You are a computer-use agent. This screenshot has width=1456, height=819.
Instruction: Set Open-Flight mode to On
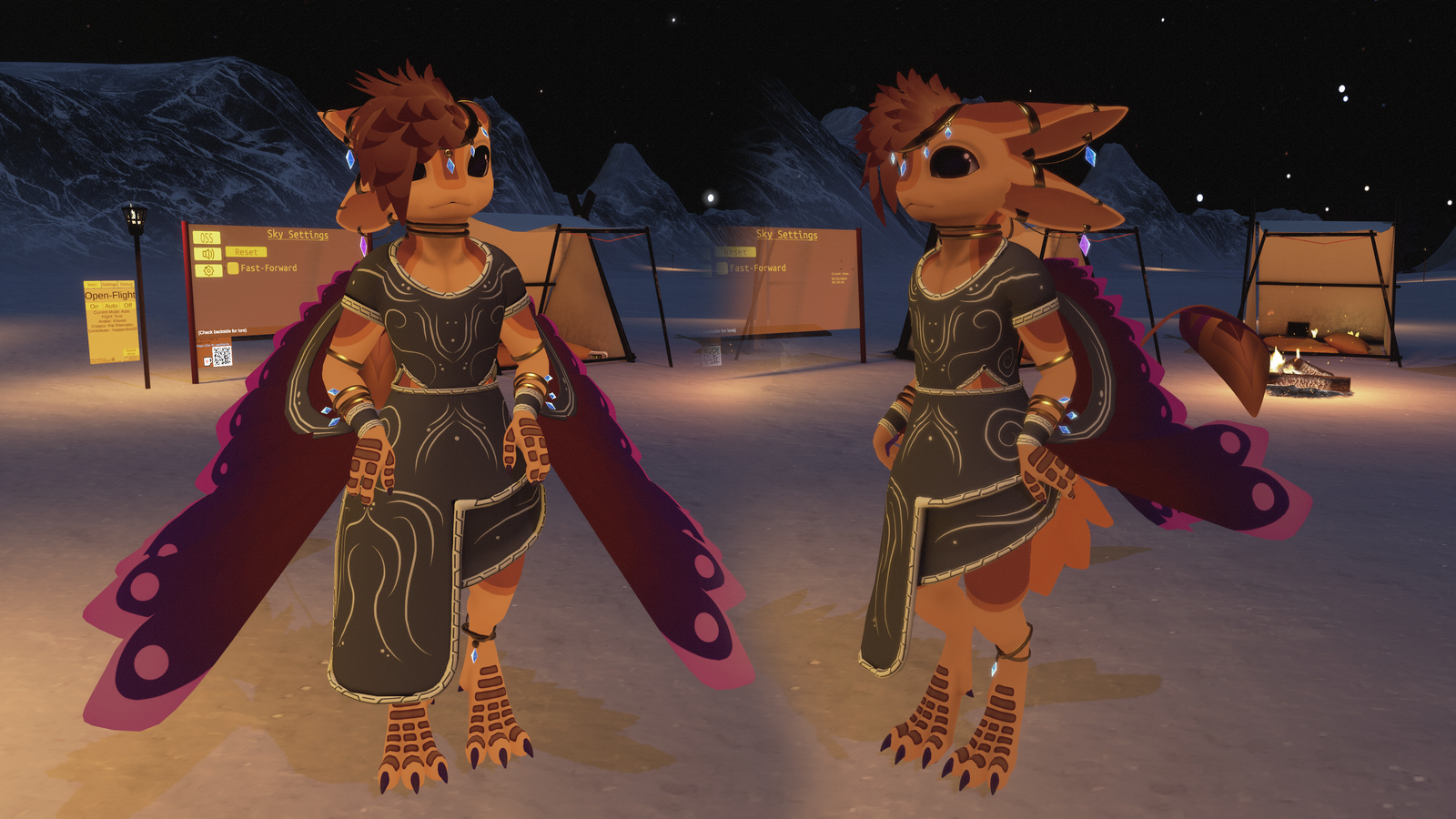point(94,306)
